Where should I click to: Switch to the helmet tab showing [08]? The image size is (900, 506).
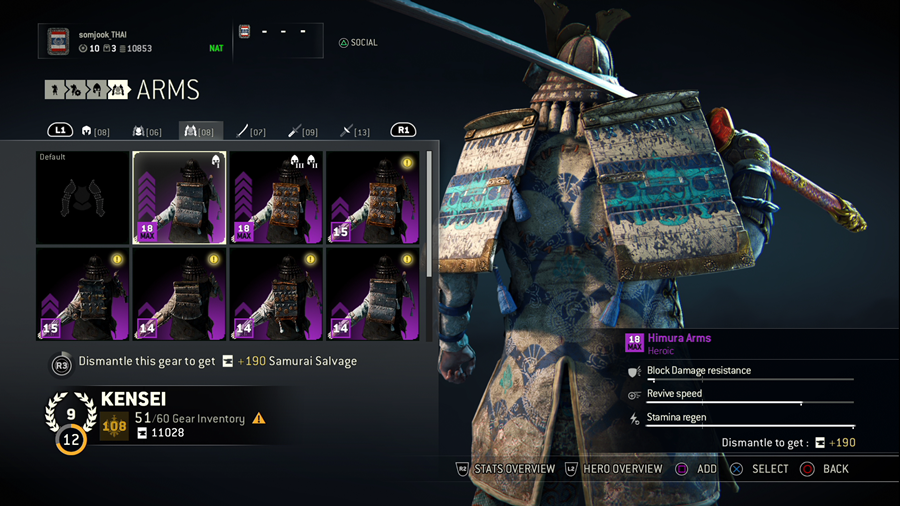pos(96,131)
